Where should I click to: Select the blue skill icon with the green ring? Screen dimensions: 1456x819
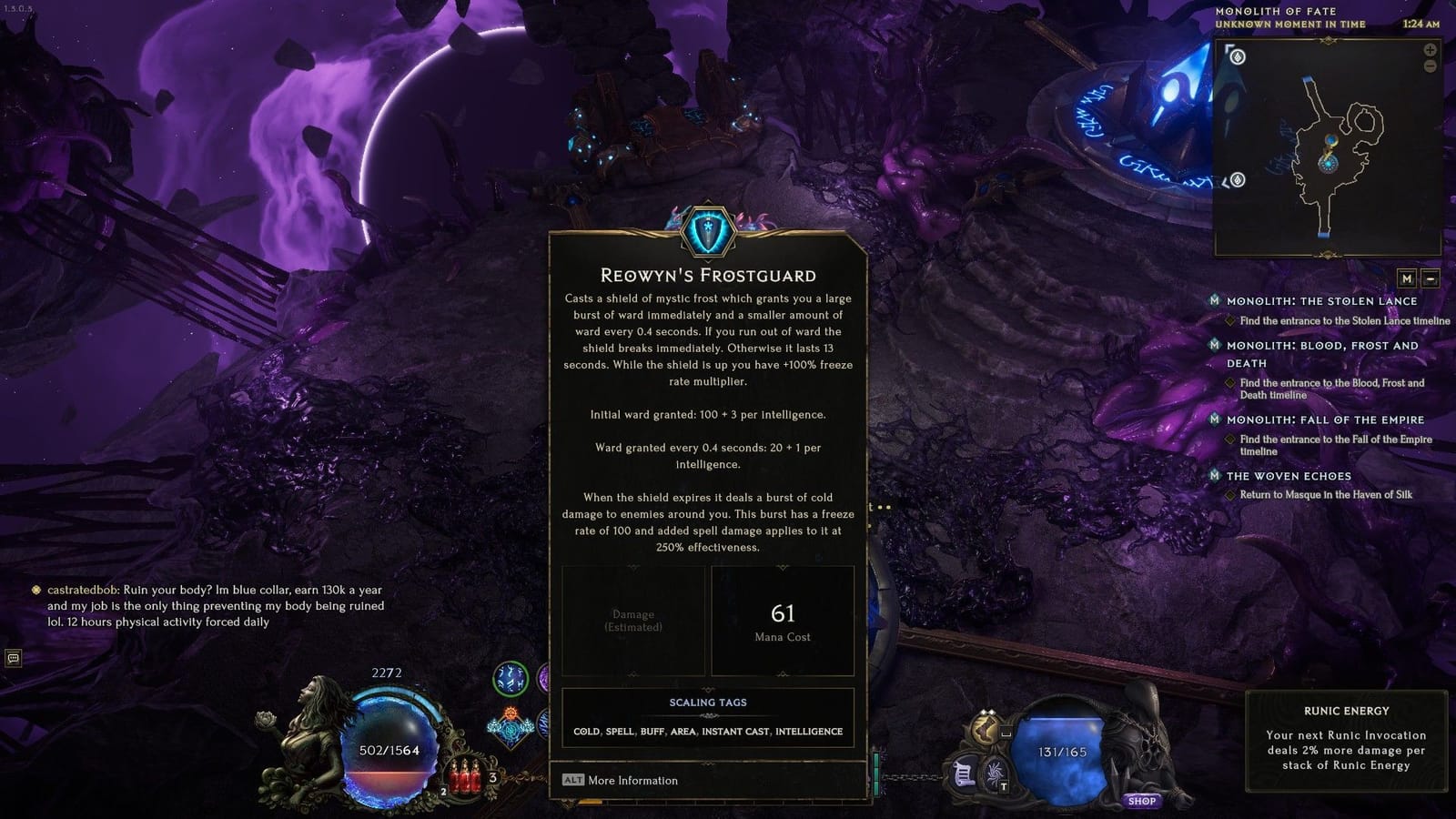point(509,681)
